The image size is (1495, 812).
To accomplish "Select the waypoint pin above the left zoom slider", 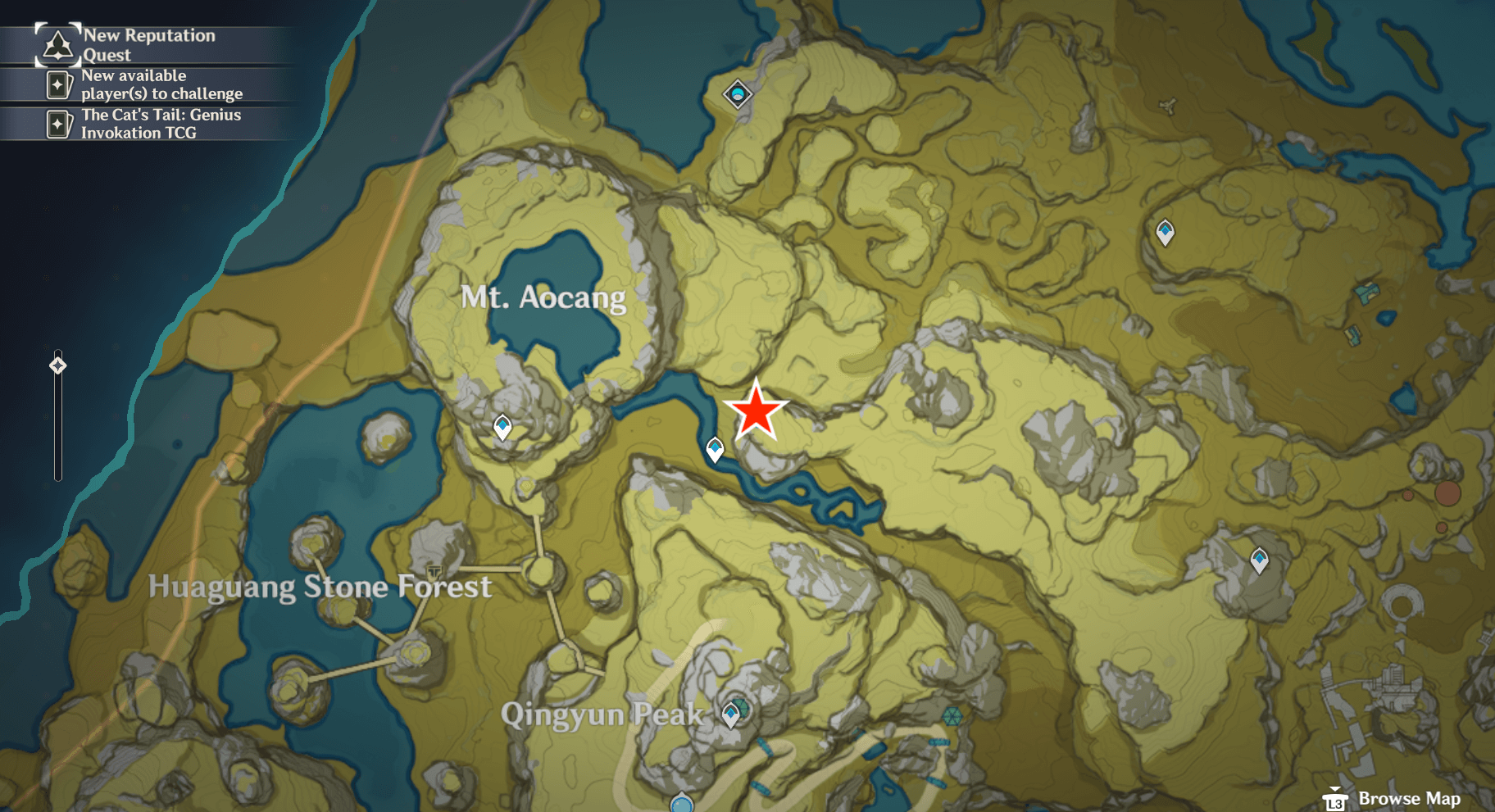I will [57, 367].
